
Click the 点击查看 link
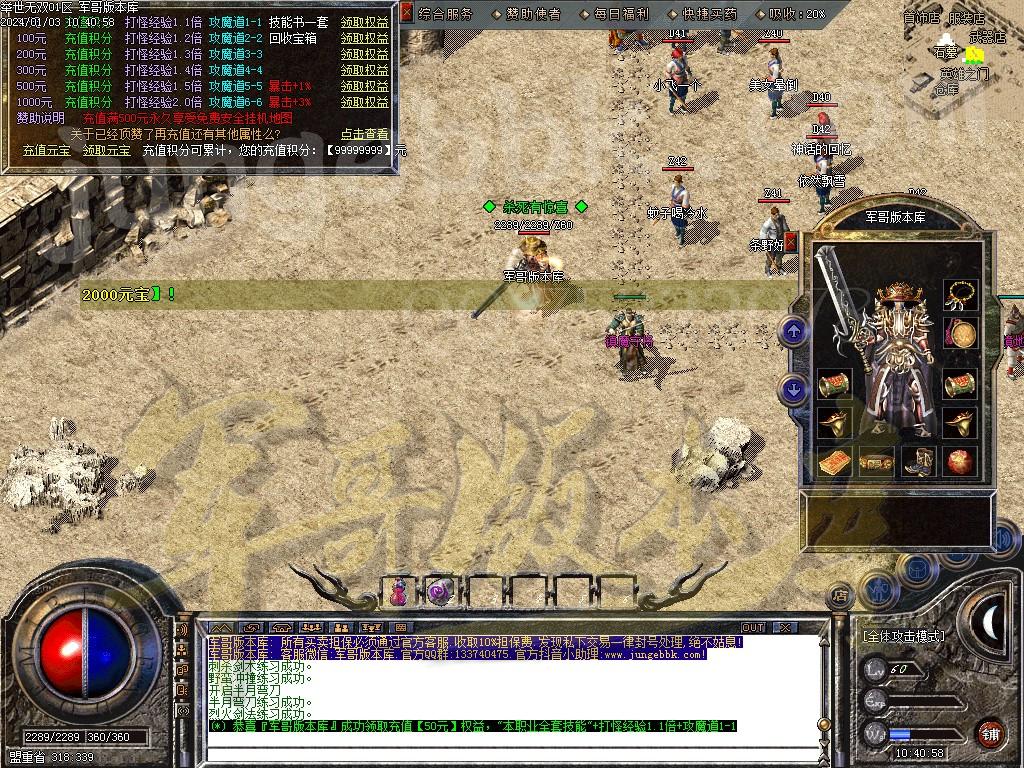[x=364, y=134]
